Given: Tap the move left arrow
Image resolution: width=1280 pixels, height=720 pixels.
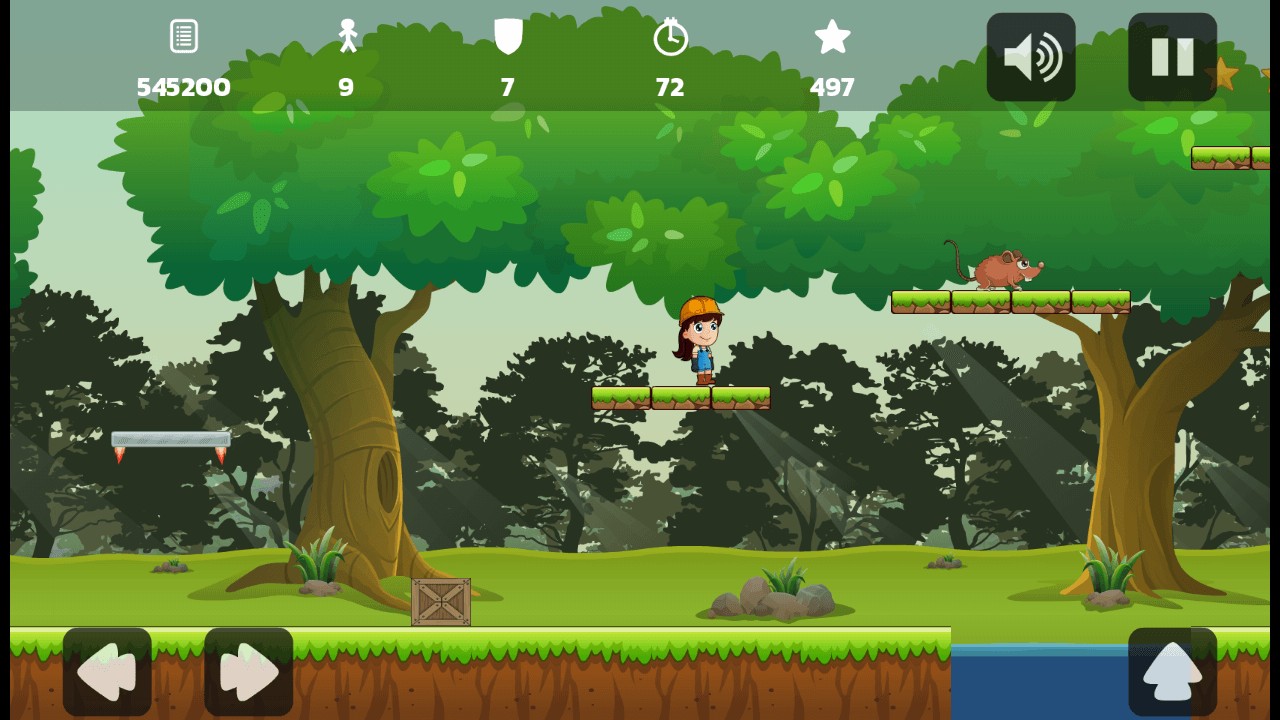Looking at the screenshot, I should coord(107,672).
